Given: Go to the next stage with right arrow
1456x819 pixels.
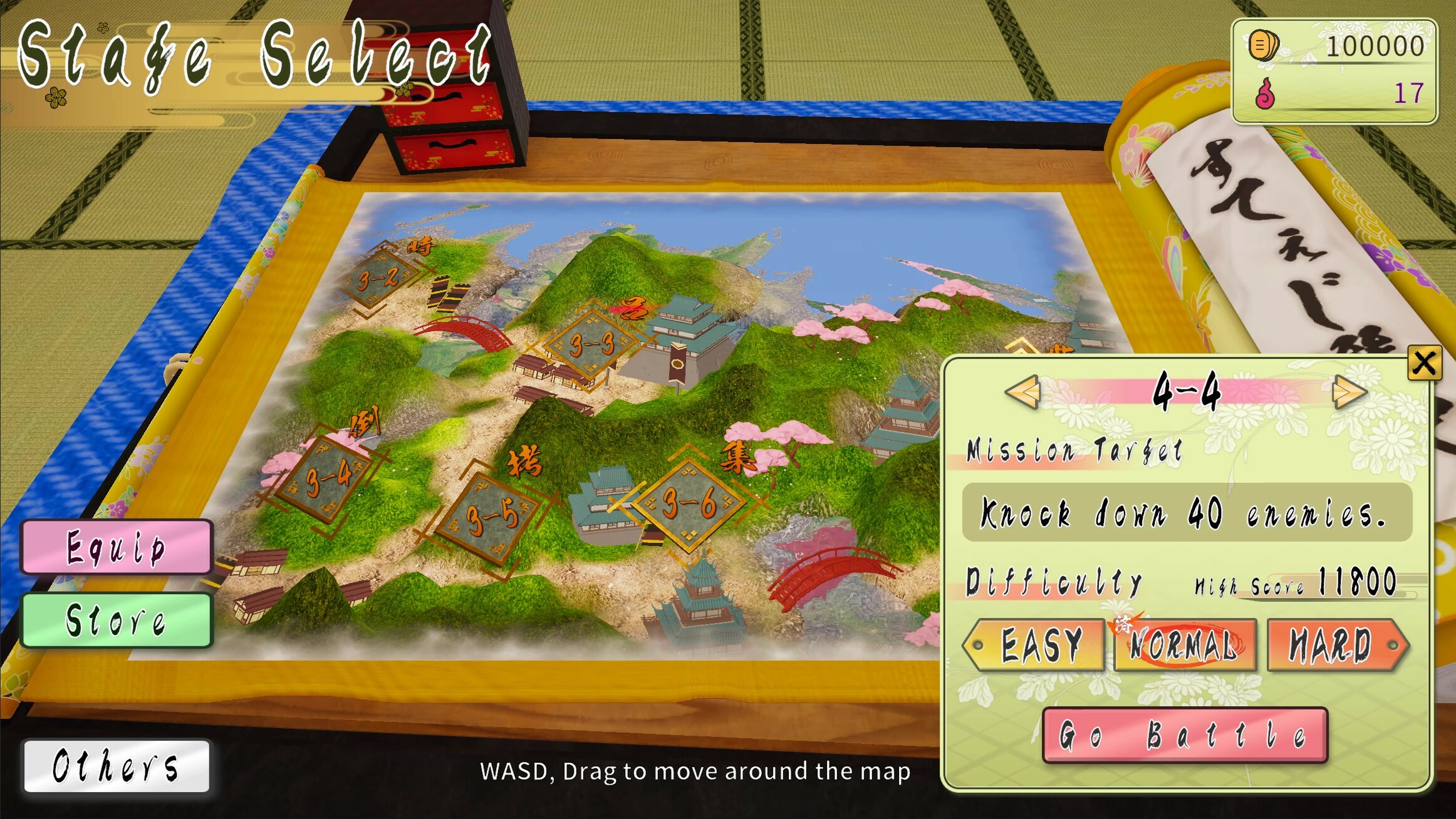Looking at the screenshot, I should pos(1349,393).
